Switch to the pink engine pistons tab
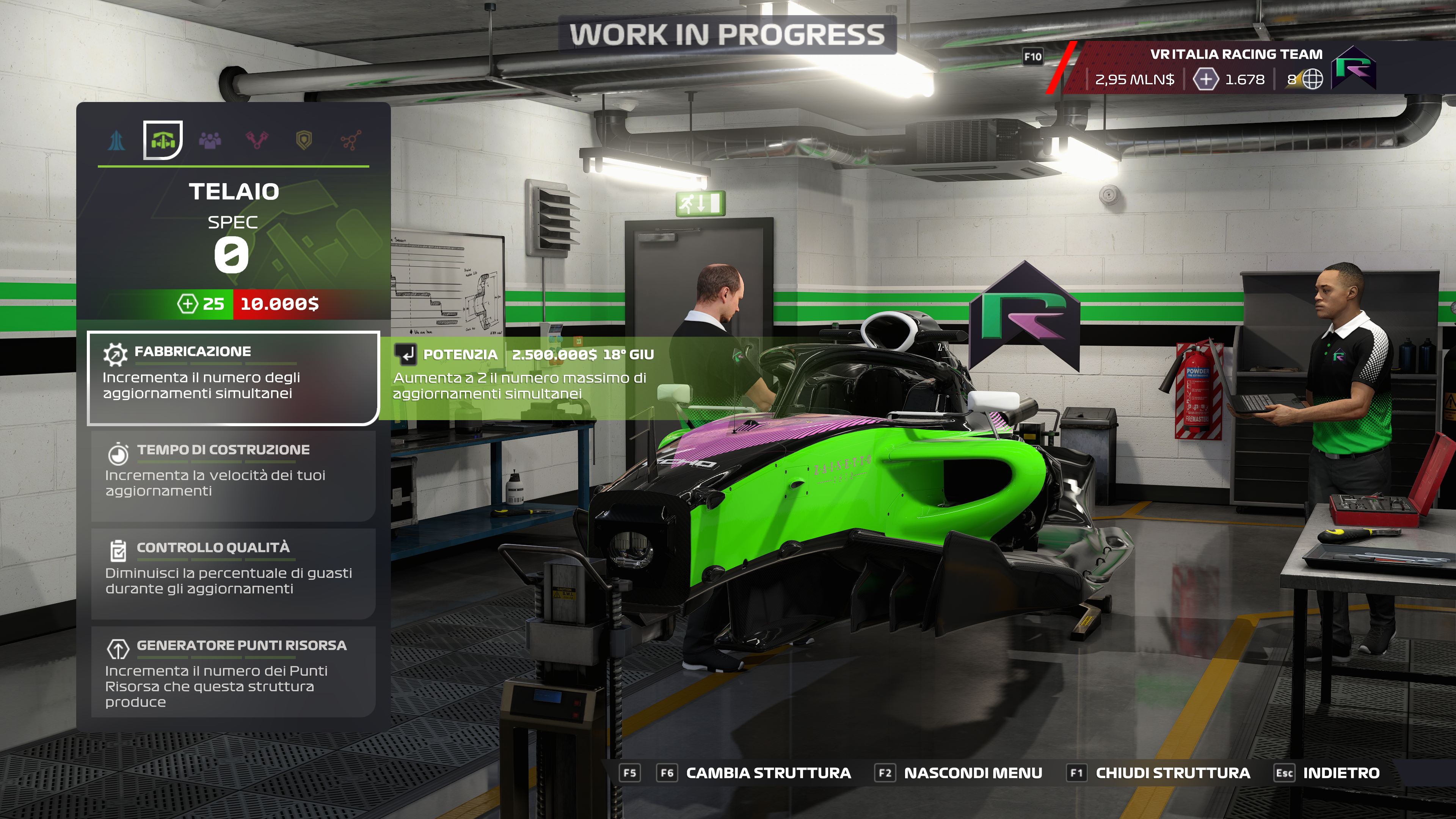Viewport: 1456px width, 819px height. (257, 140)
